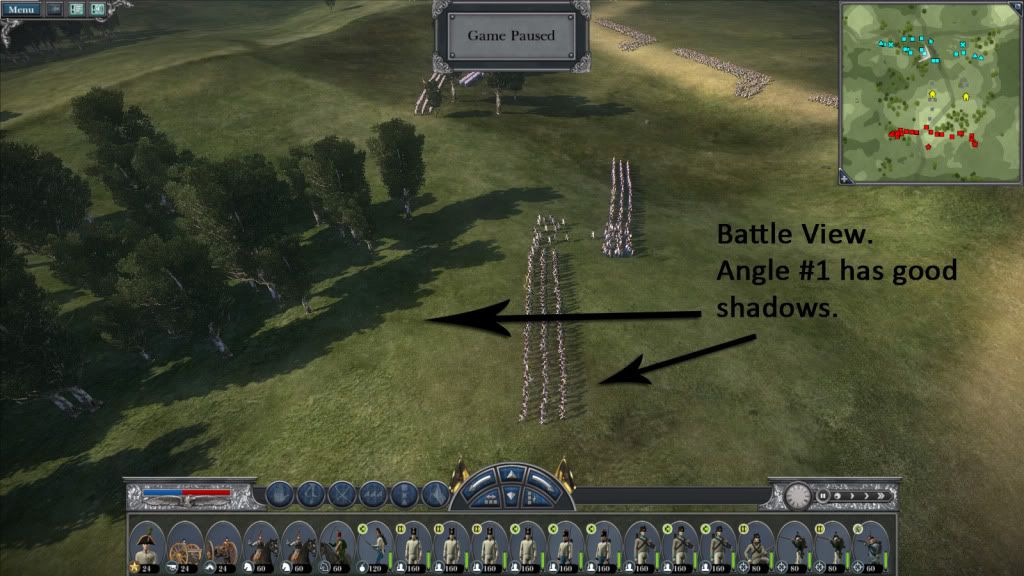Open the Menu in the top bar
This screenshot has width=1024, height=576.
(x=21, y=9)
